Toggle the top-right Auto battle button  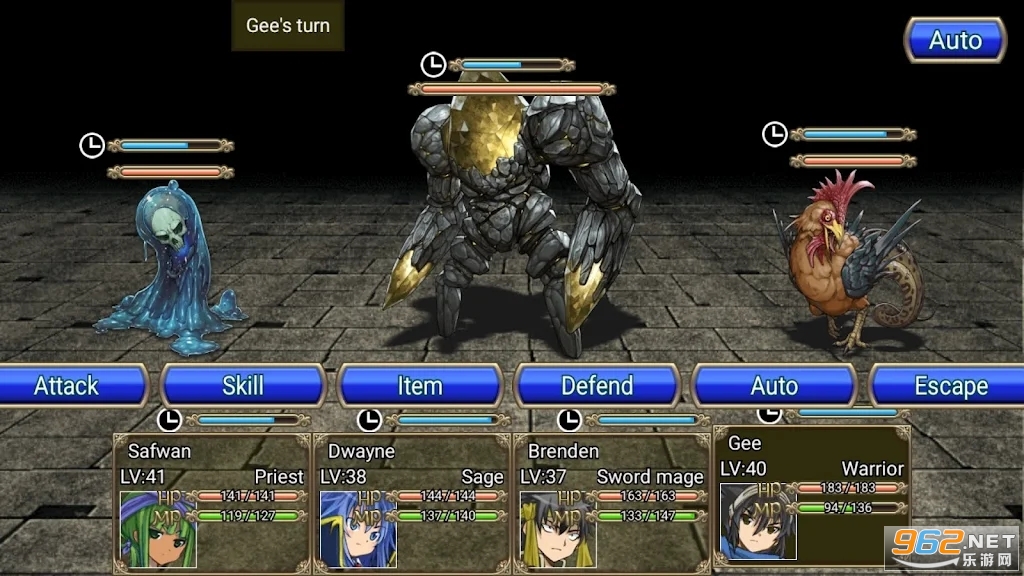coord(955,41)
